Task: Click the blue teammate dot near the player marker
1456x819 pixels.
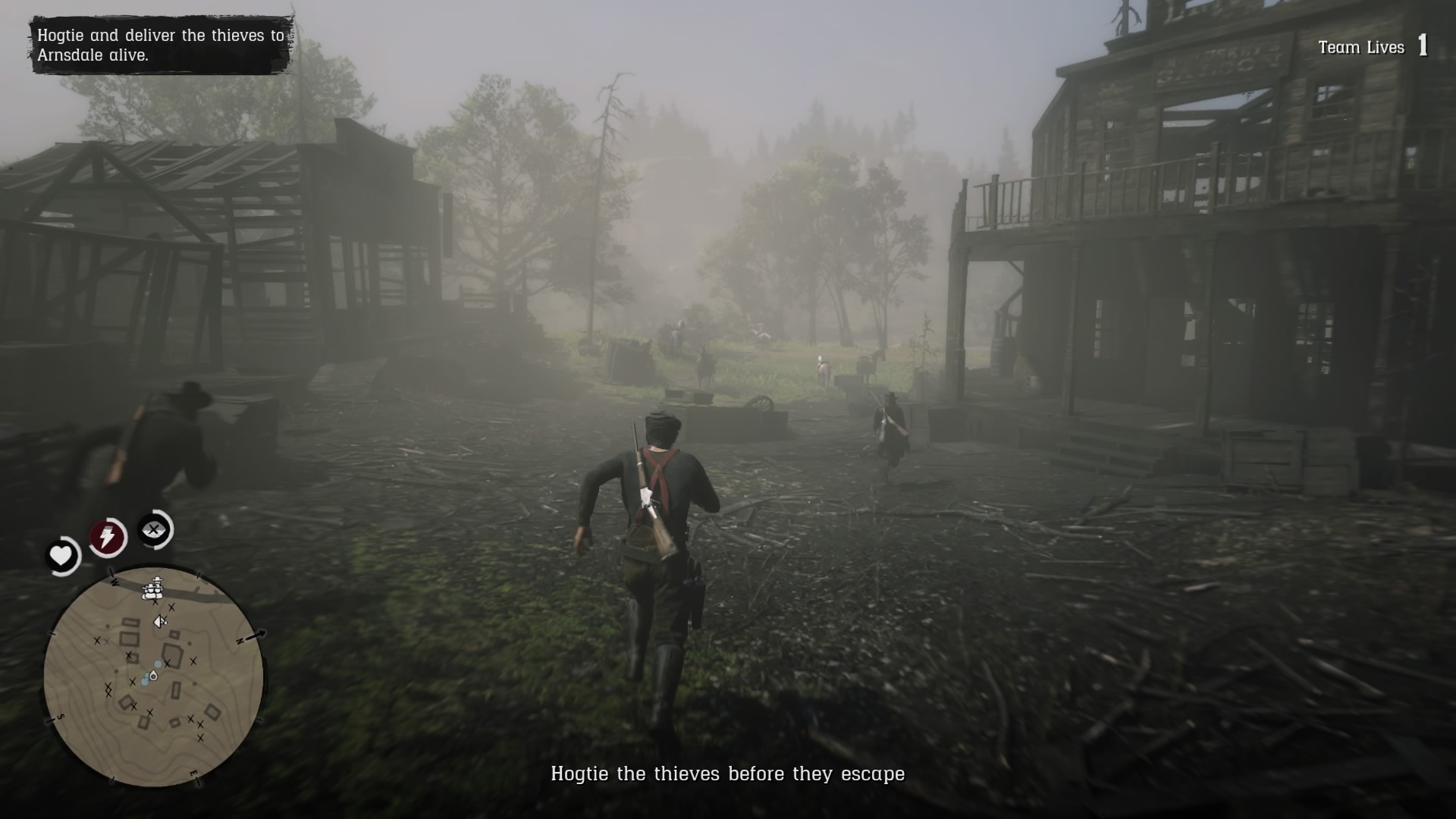Action: click(x=157, y=663)
